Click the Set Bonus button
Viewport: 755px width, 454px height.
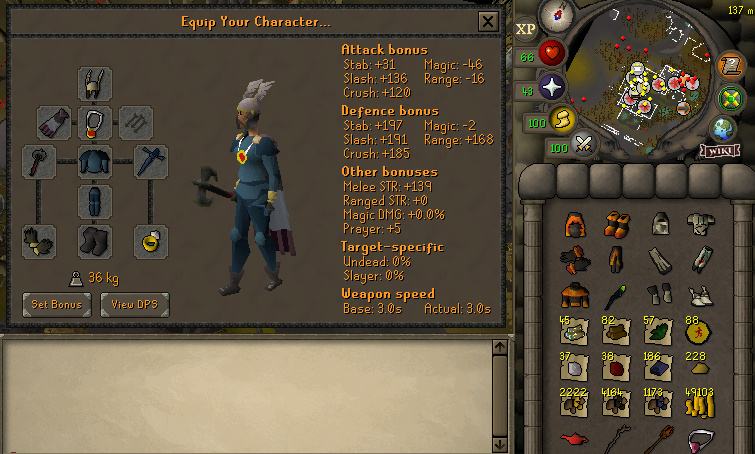[56, 304]
